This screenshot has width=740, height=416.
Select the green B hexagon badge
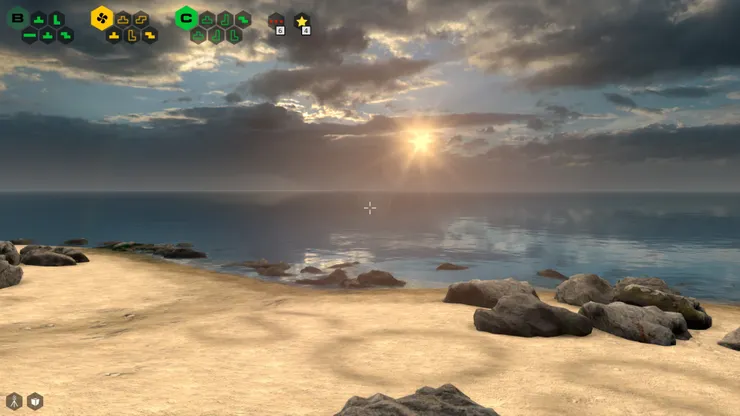(17, 17)
